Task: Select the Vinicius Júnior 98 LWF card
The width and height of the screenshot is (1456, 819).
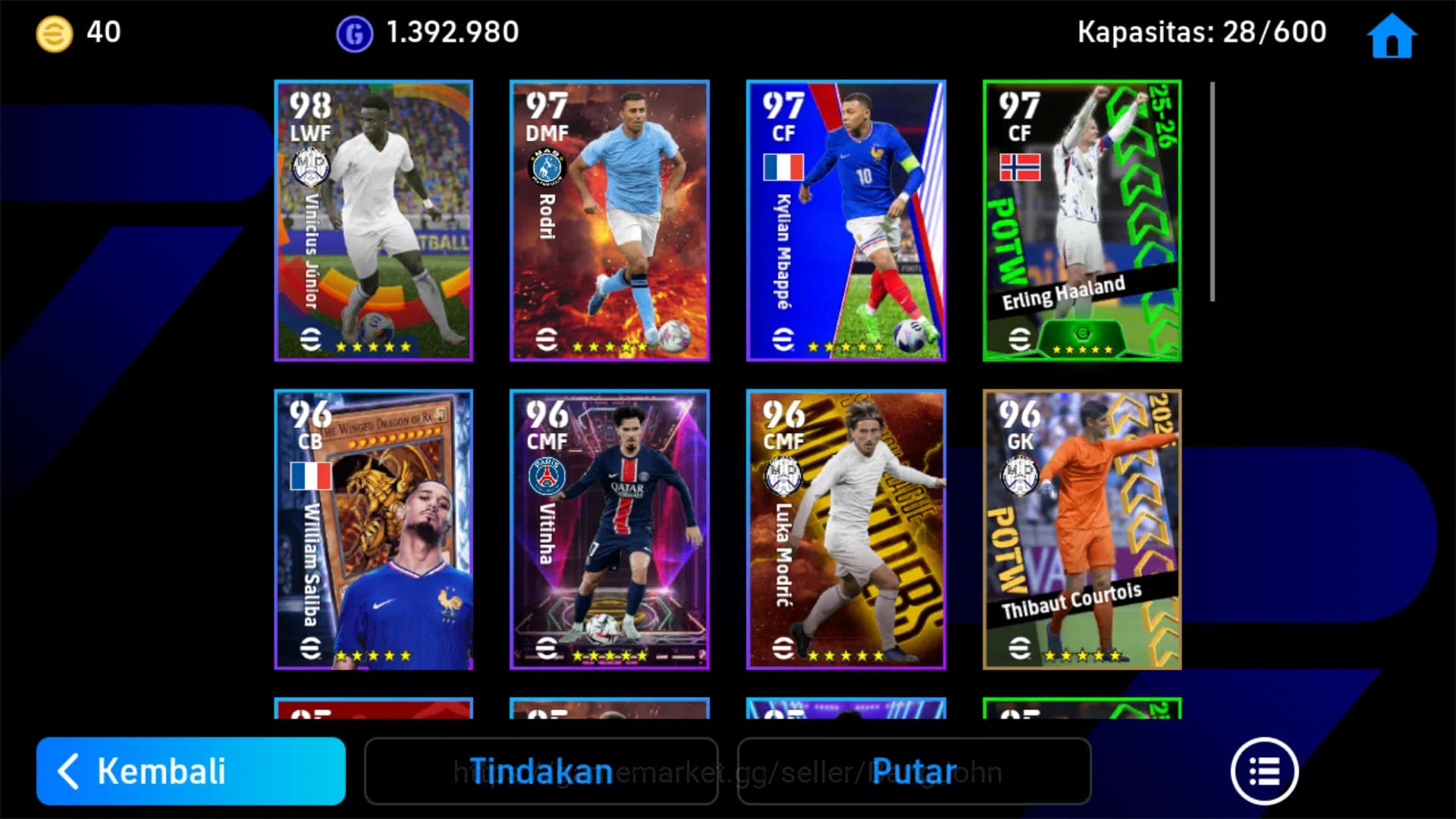Action: pos(372,220)
